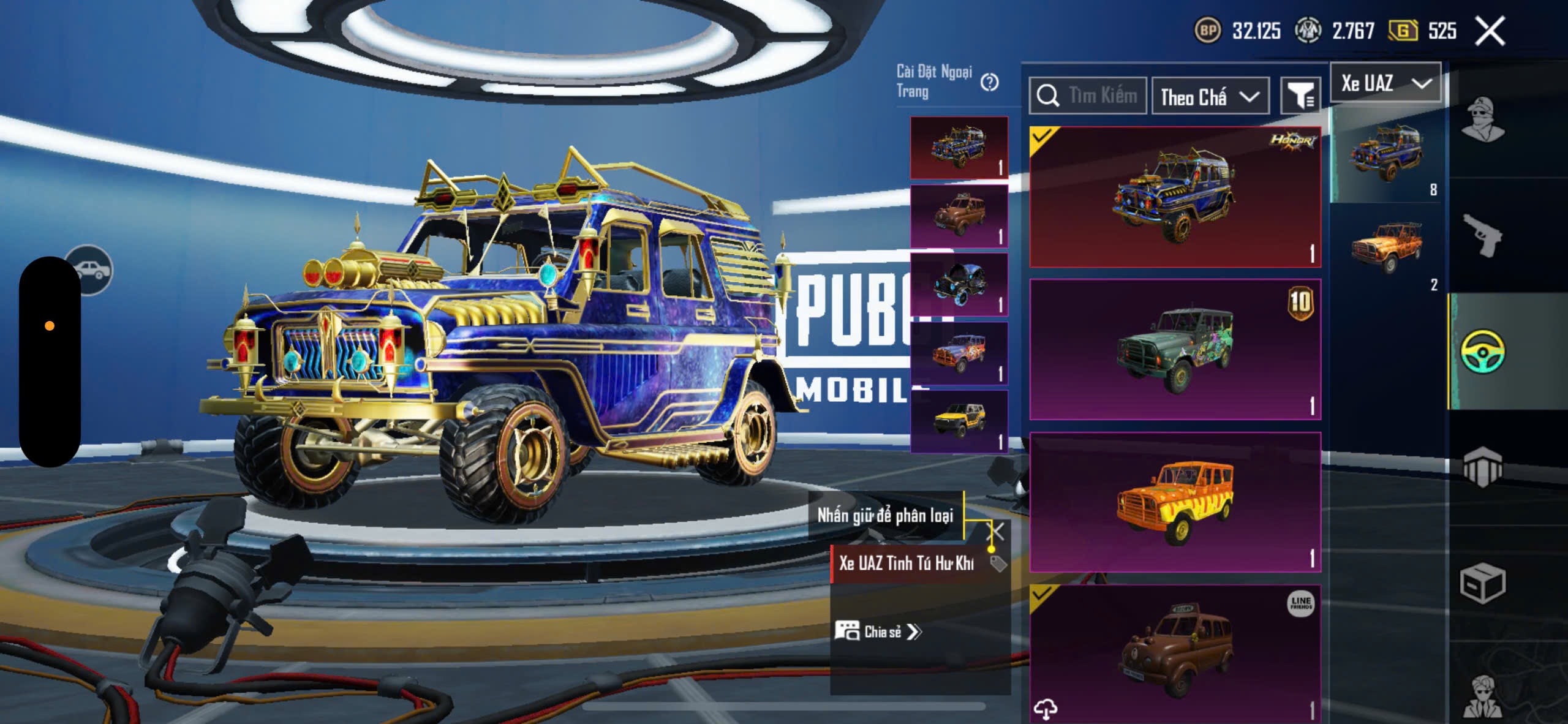Select the yellow-black vehicle in equipped list
Image resolution: width=1568 pixels, height=724 pixels.
point(959,421)
